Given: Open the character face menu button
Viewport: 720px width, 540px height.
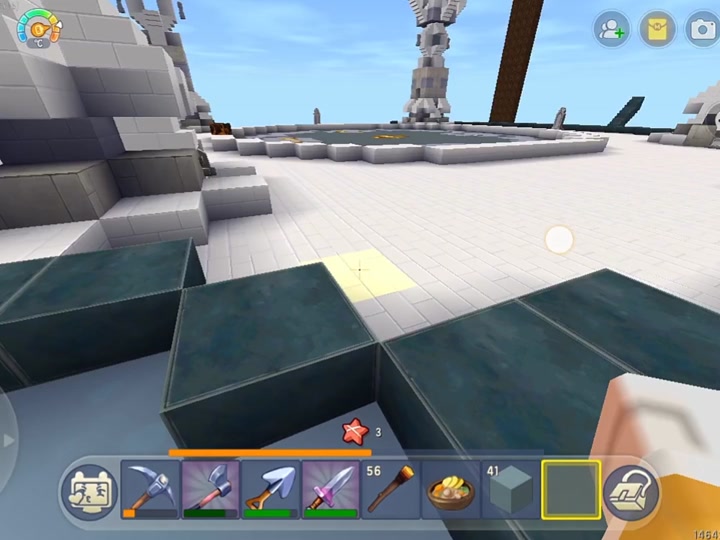Looking at the screenshot, I should coord(89,491).
